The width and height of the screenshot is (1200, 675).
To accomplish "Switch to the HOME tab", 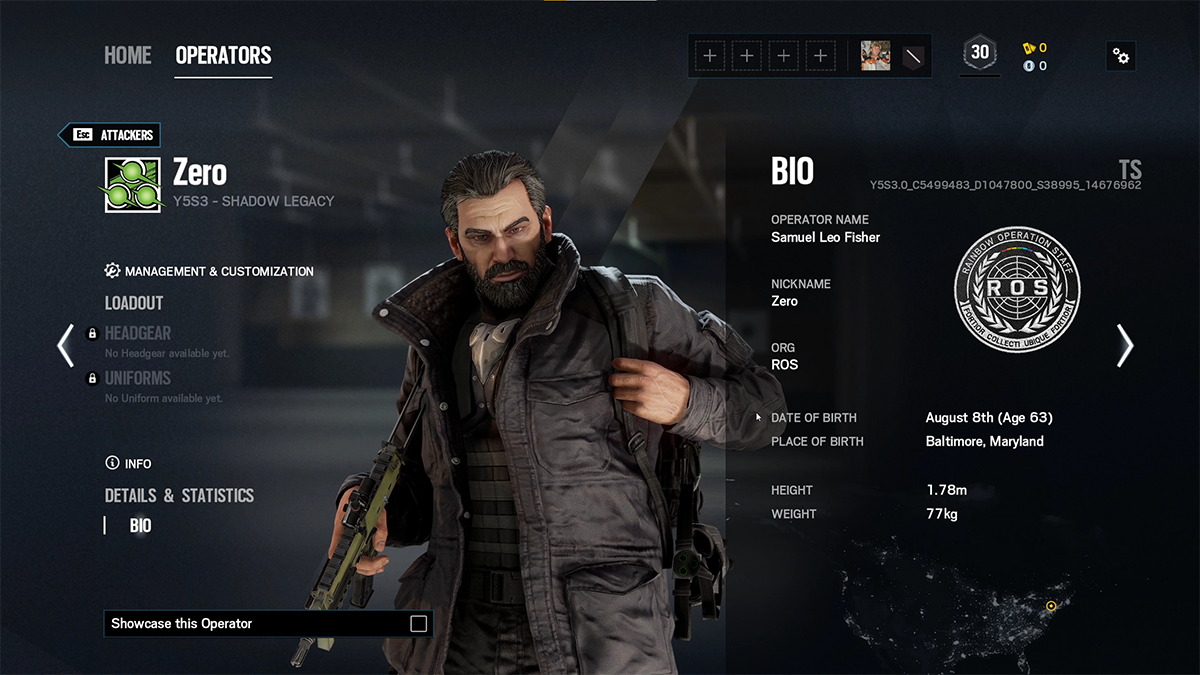I will (127, 56).
